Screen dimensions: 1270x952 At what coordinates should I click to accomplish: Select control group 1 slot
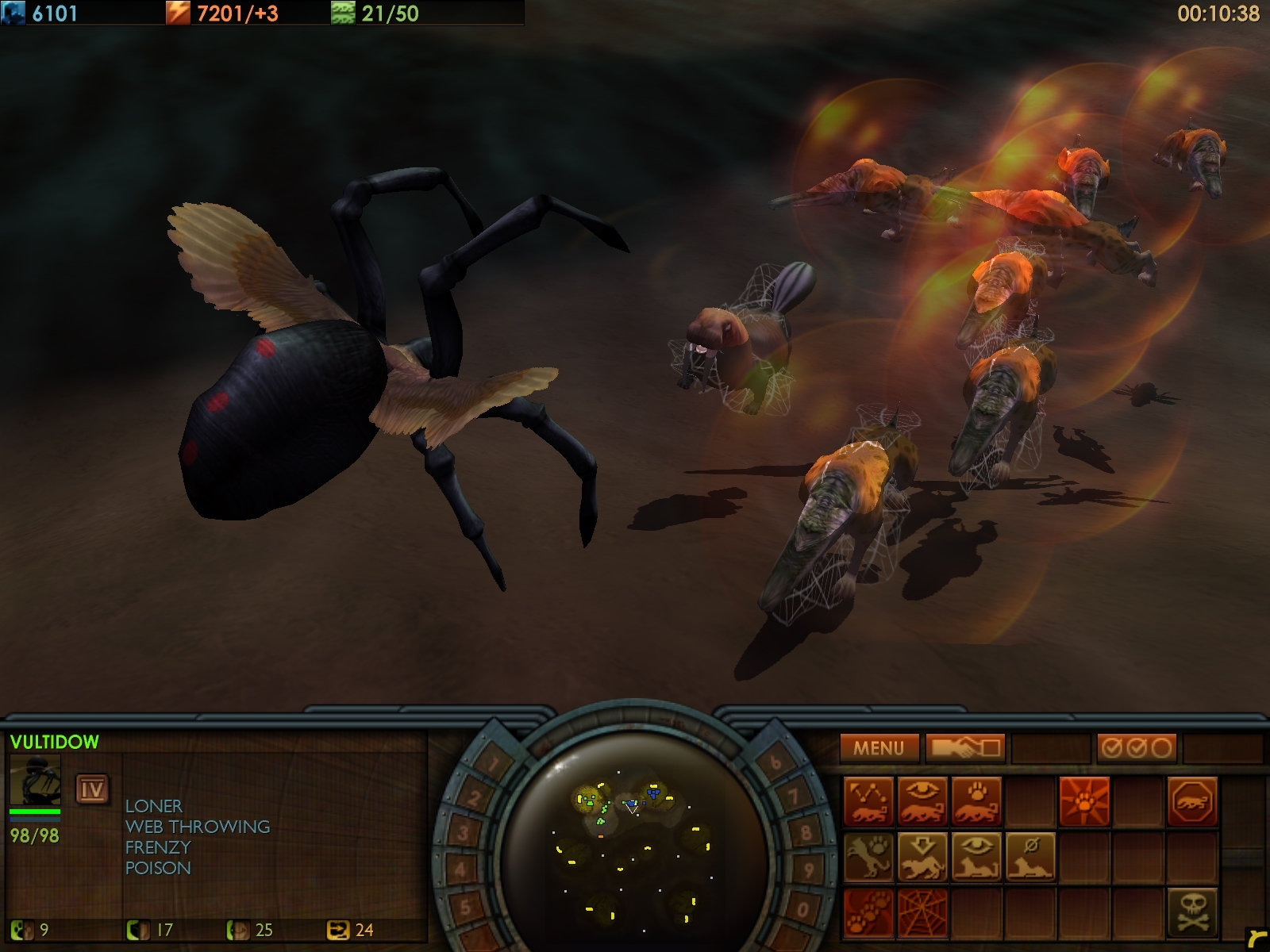click(494, 766)
